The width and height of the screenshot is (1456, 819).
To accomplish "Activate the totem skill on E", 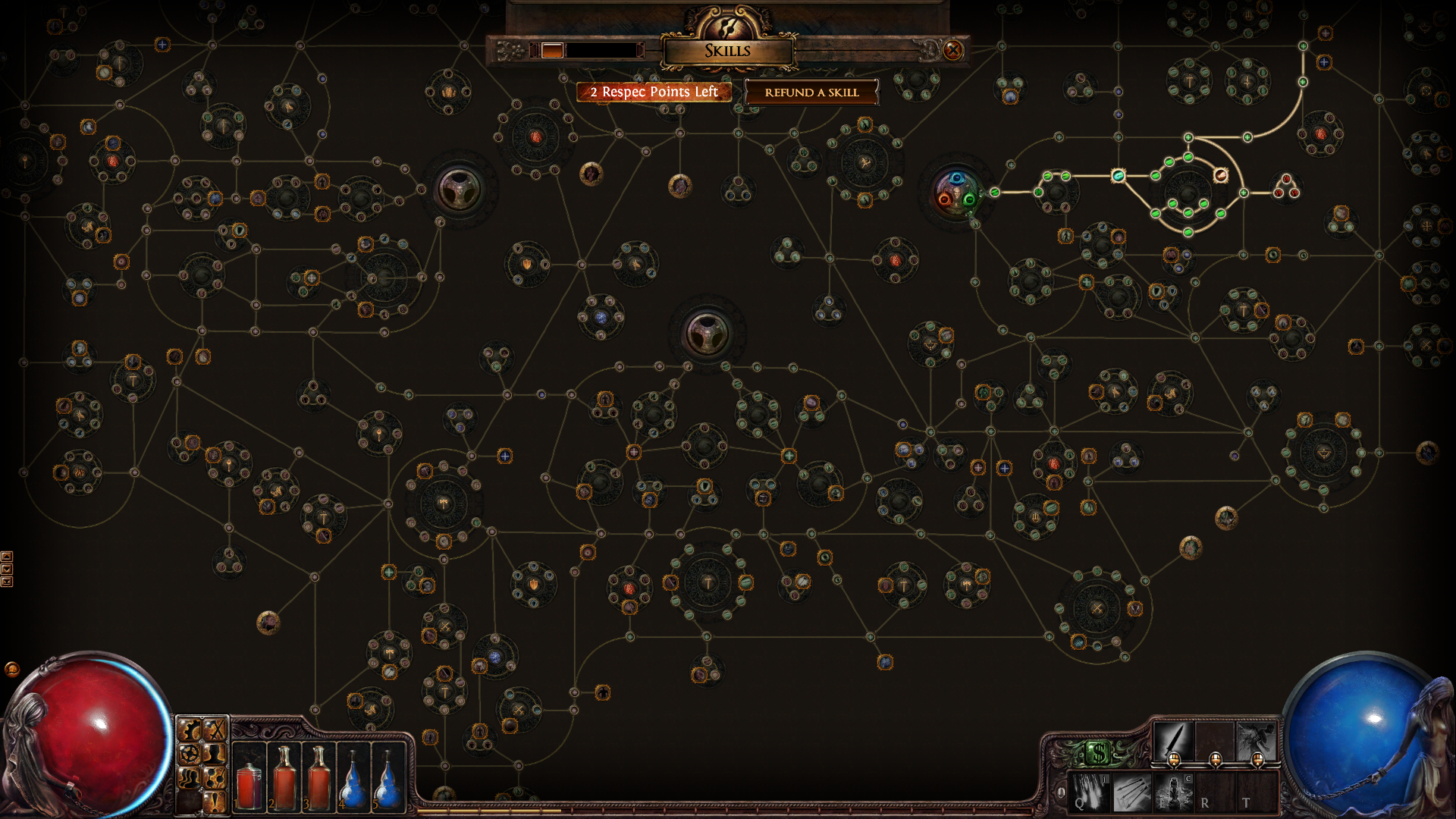I will 1173,791.
